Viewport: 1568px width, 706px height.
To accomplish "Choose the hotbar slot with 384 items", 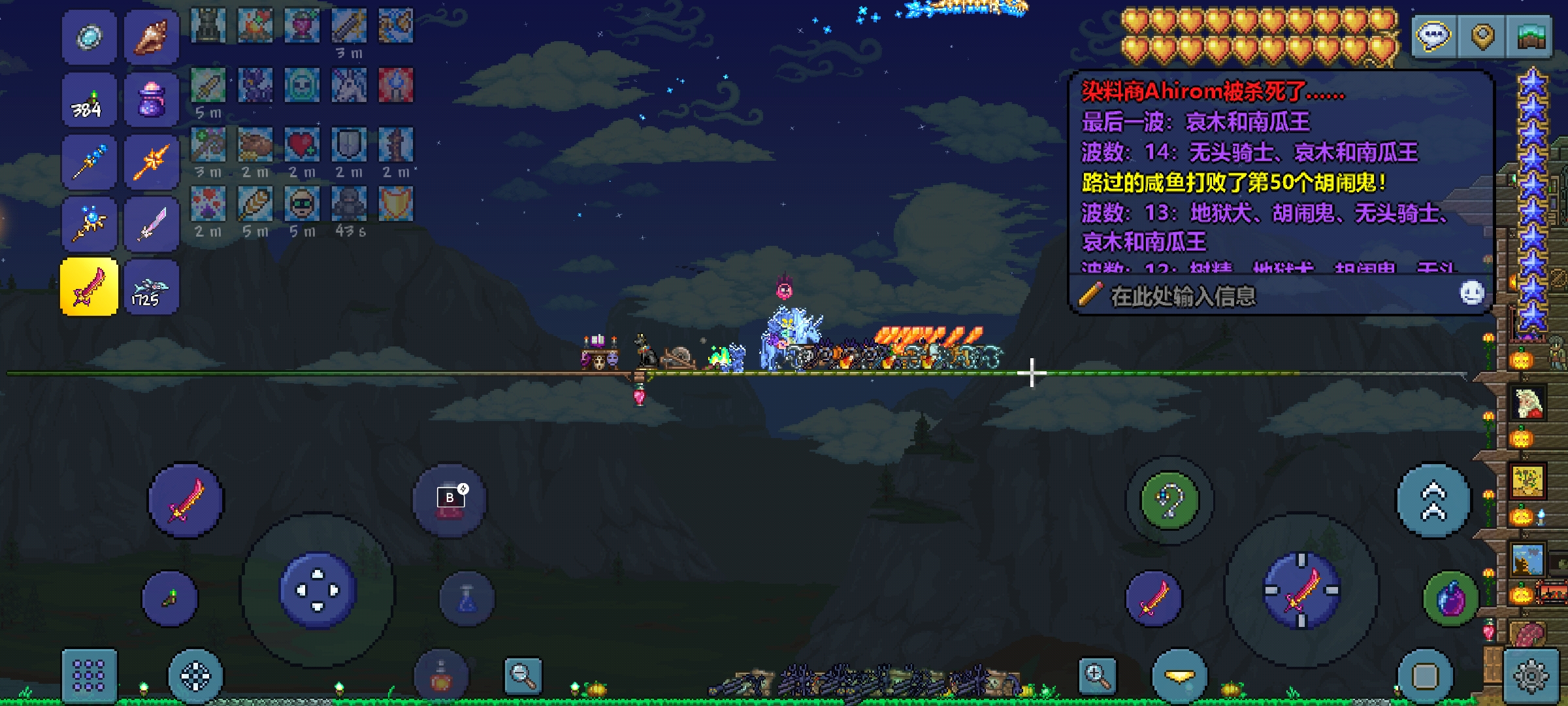I will (90, 100).
